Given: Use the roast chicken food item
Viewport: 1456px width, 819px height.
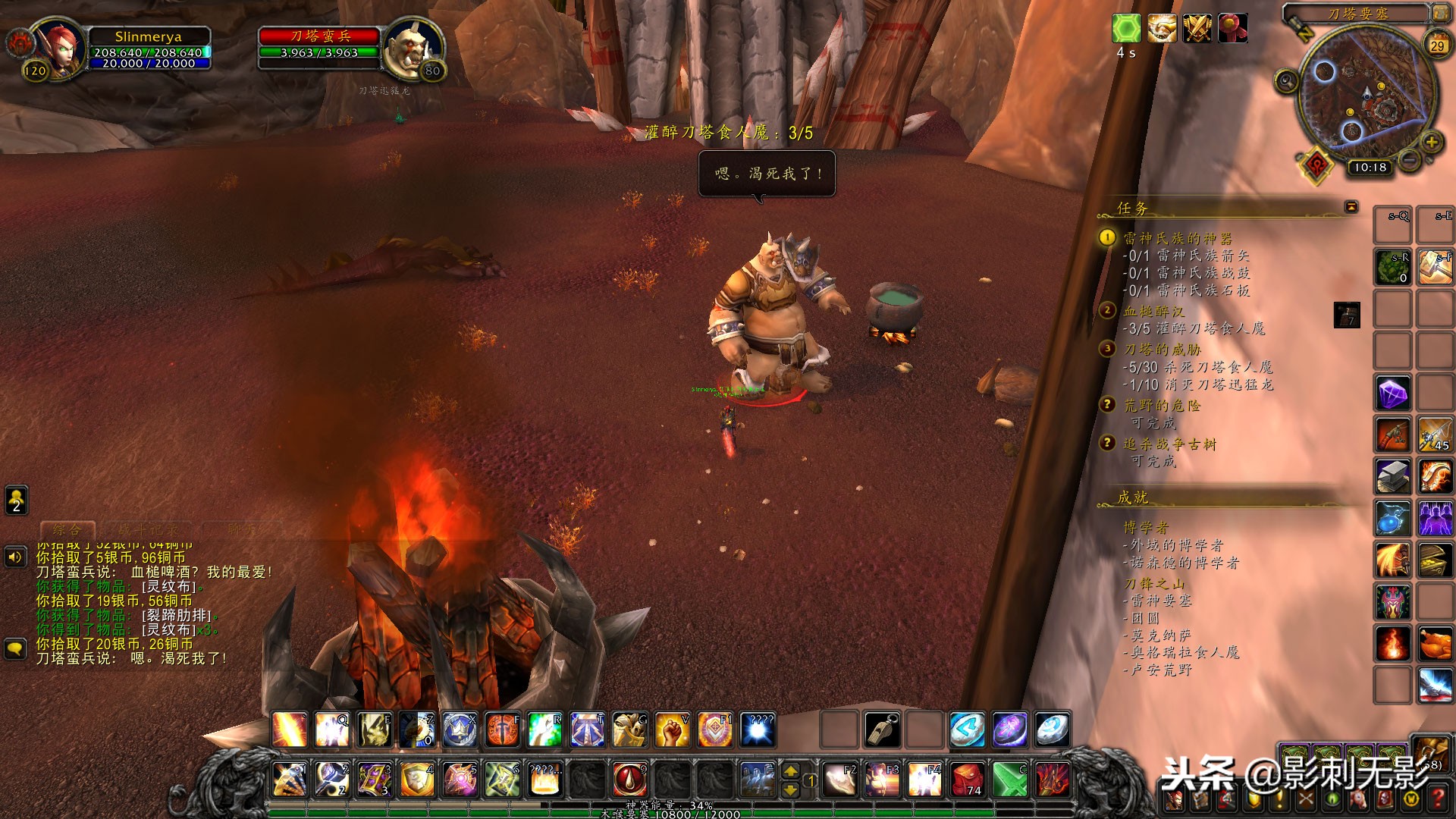Looking at the screenshot, I should (x=1435, y=645).
